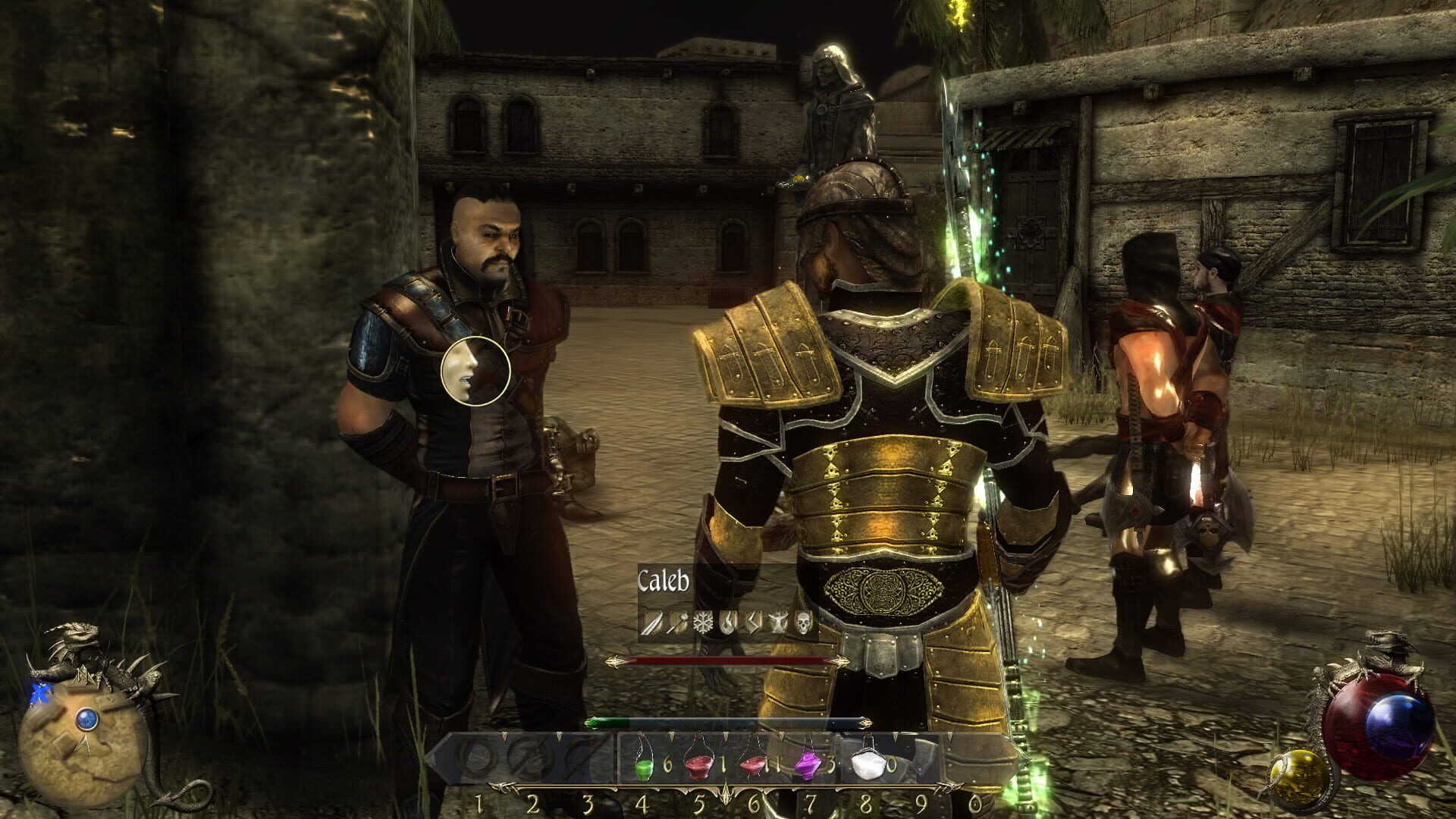The width and height of the screenshot is (1456, 819).
Task: Click the flame damage icon in the enemy info panel
Action: pos(728,623)
